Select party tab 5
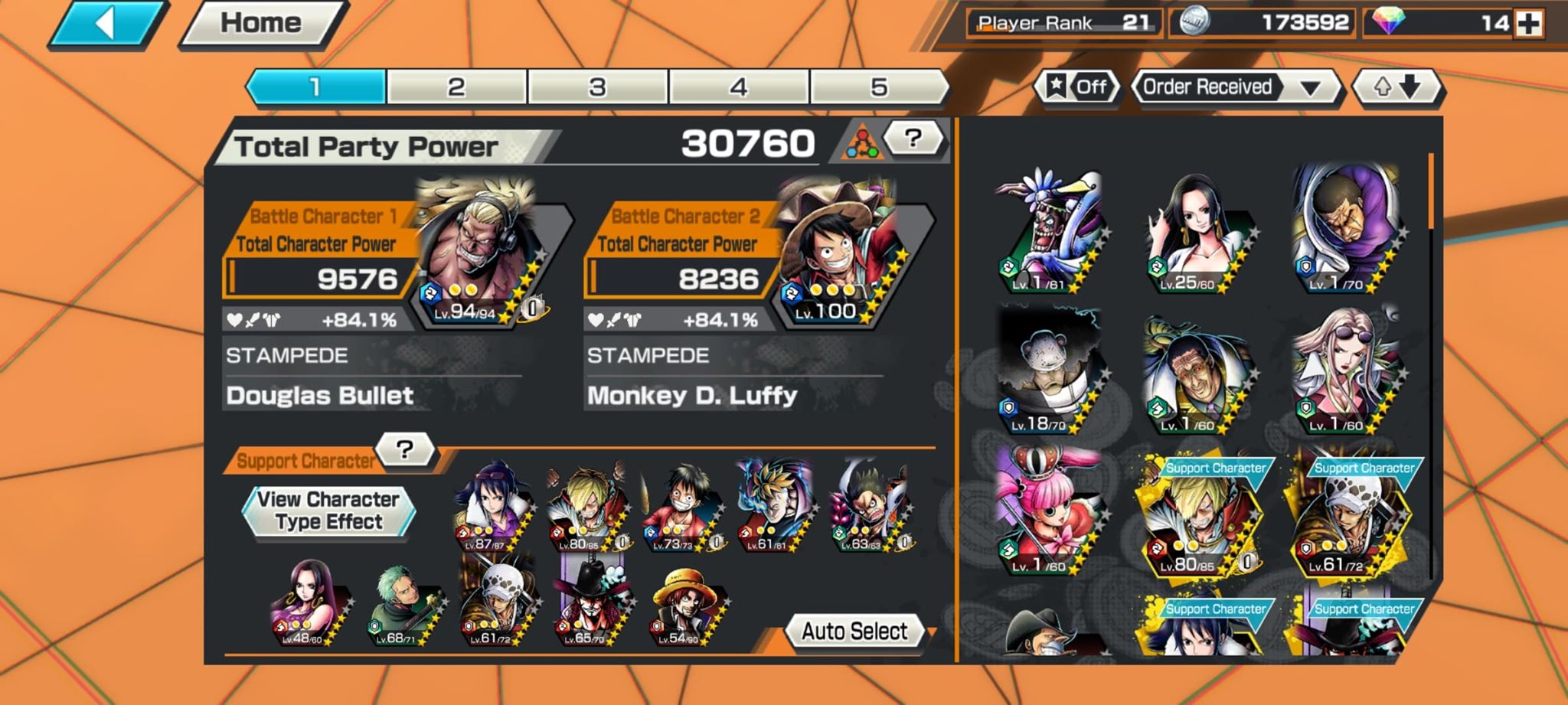 [x=880, y=86]
